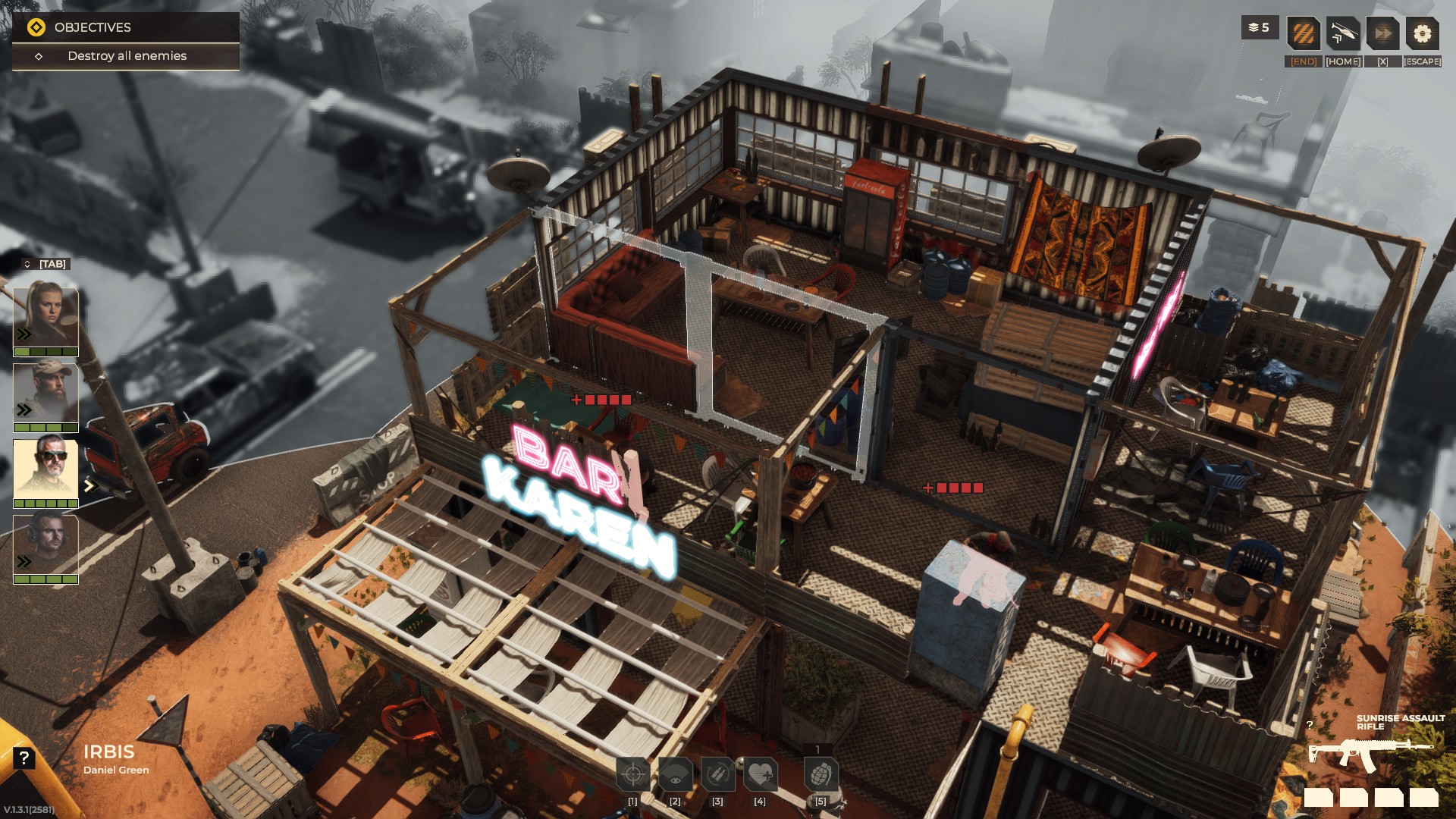Use the heart heal ability

[x=760, y=774]
